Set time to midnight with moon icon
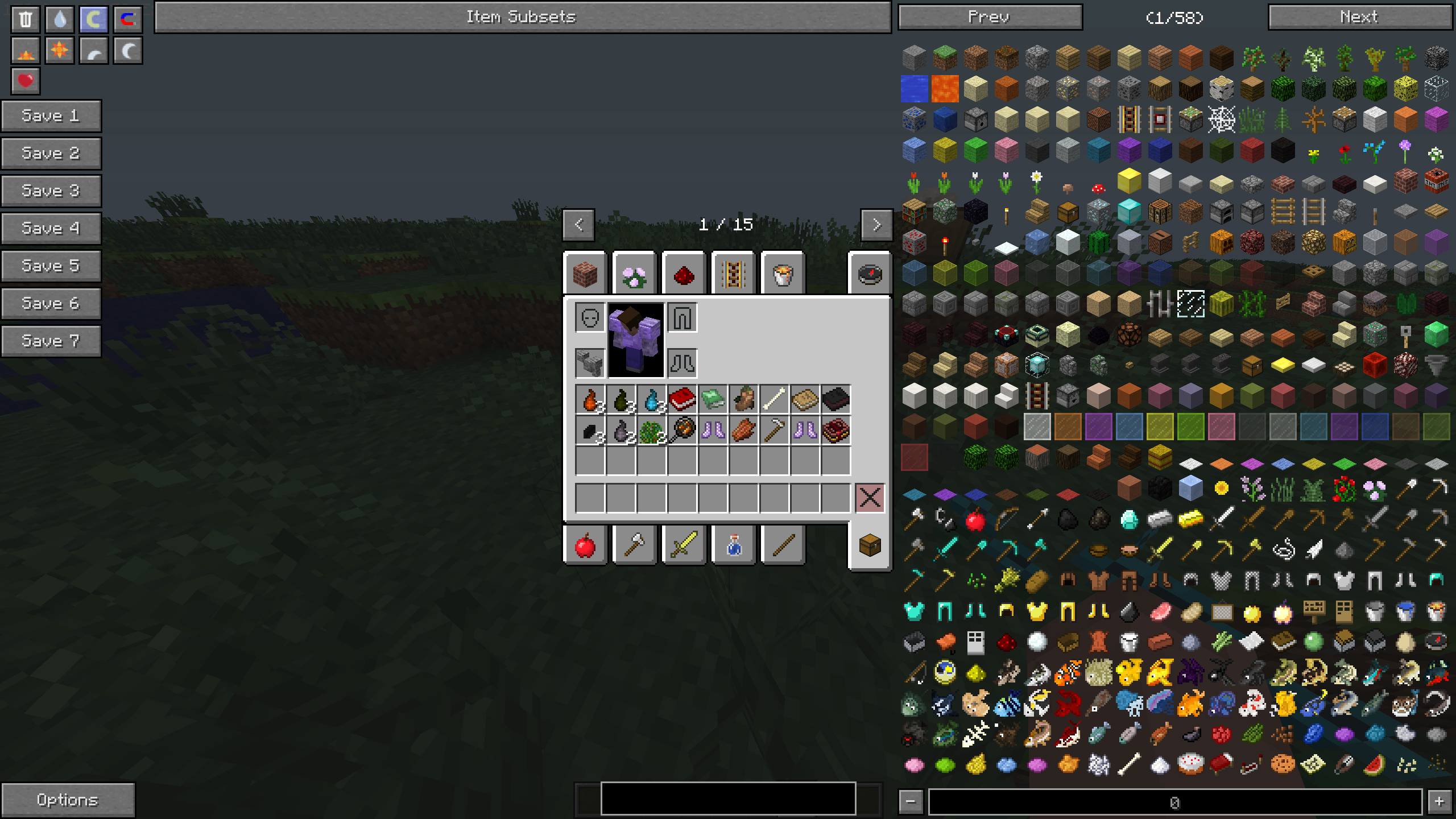This screenshot has height=819, width=1456. (127, 50)
